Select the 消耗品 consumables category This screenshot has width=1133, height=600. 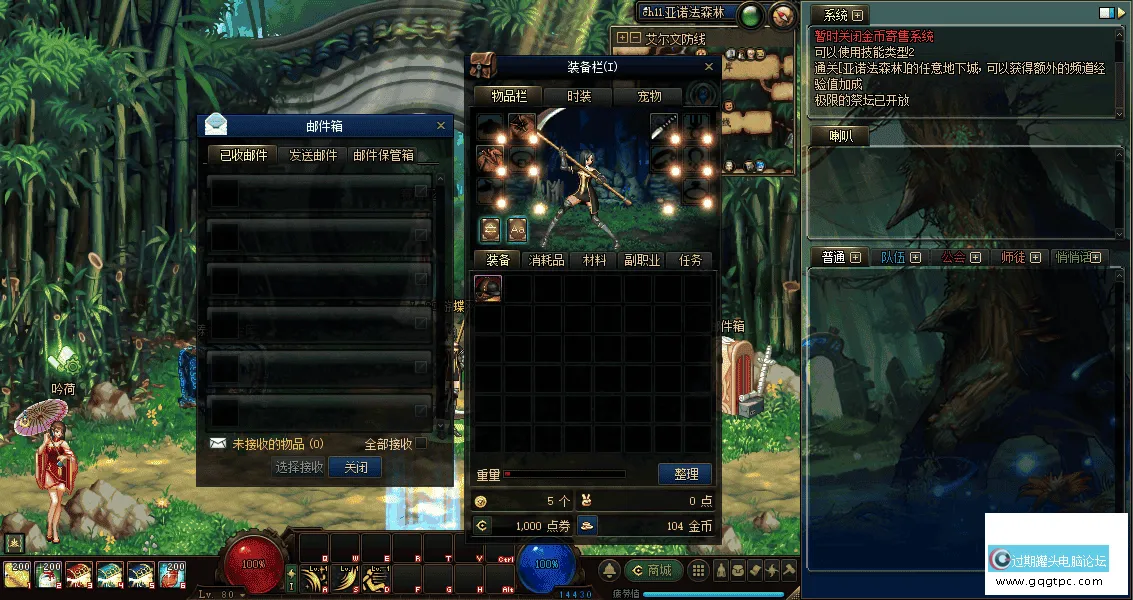[x=546, y=260]
